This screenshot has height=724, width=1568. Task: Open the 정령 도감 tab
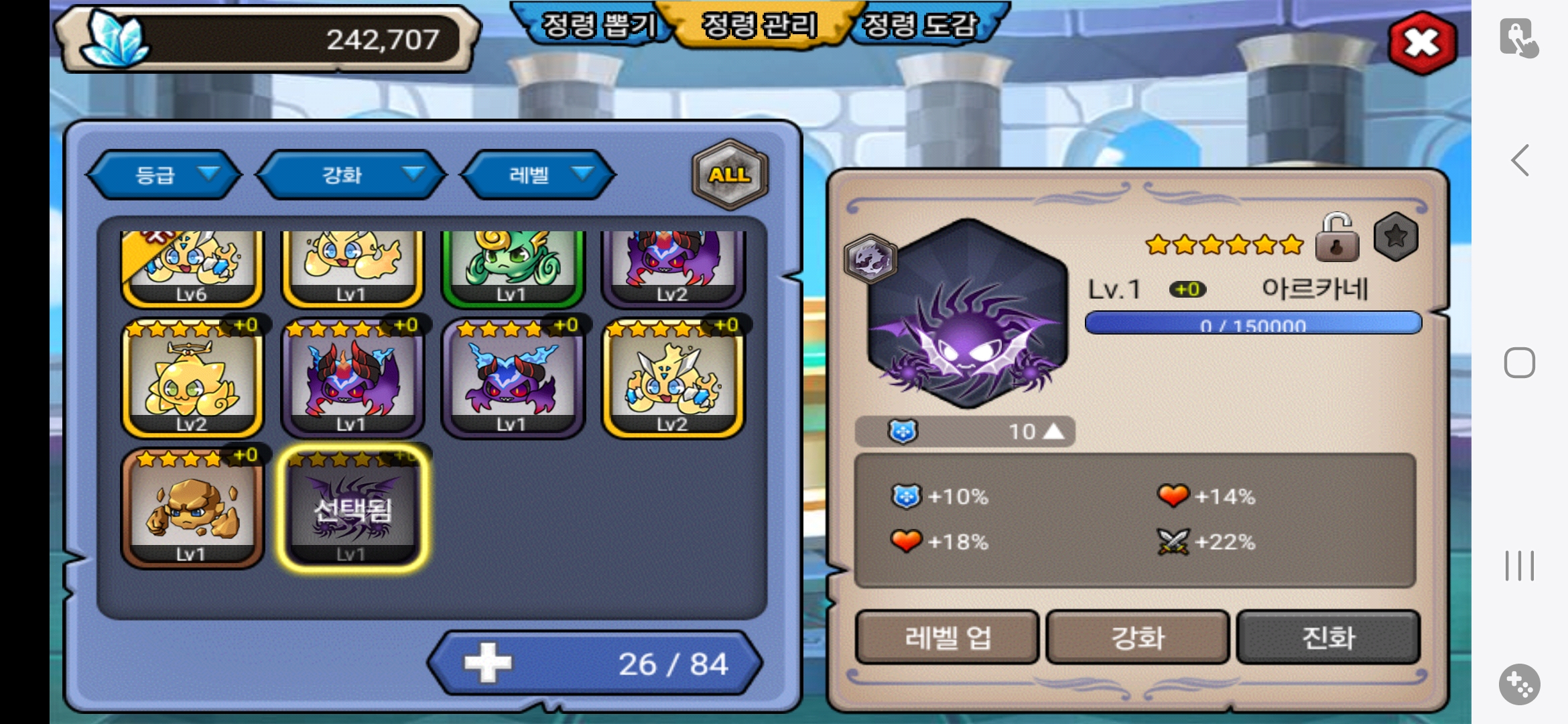(920, 25)
